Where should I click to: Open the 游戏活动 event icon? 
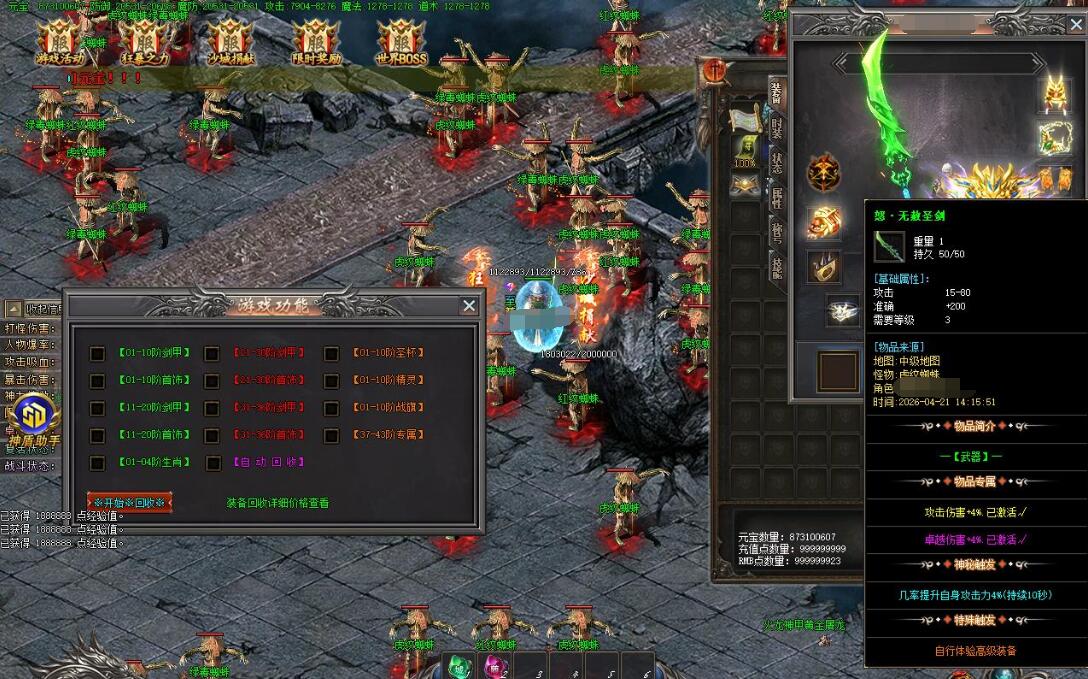pyautogui.click(x=59, y=42)
